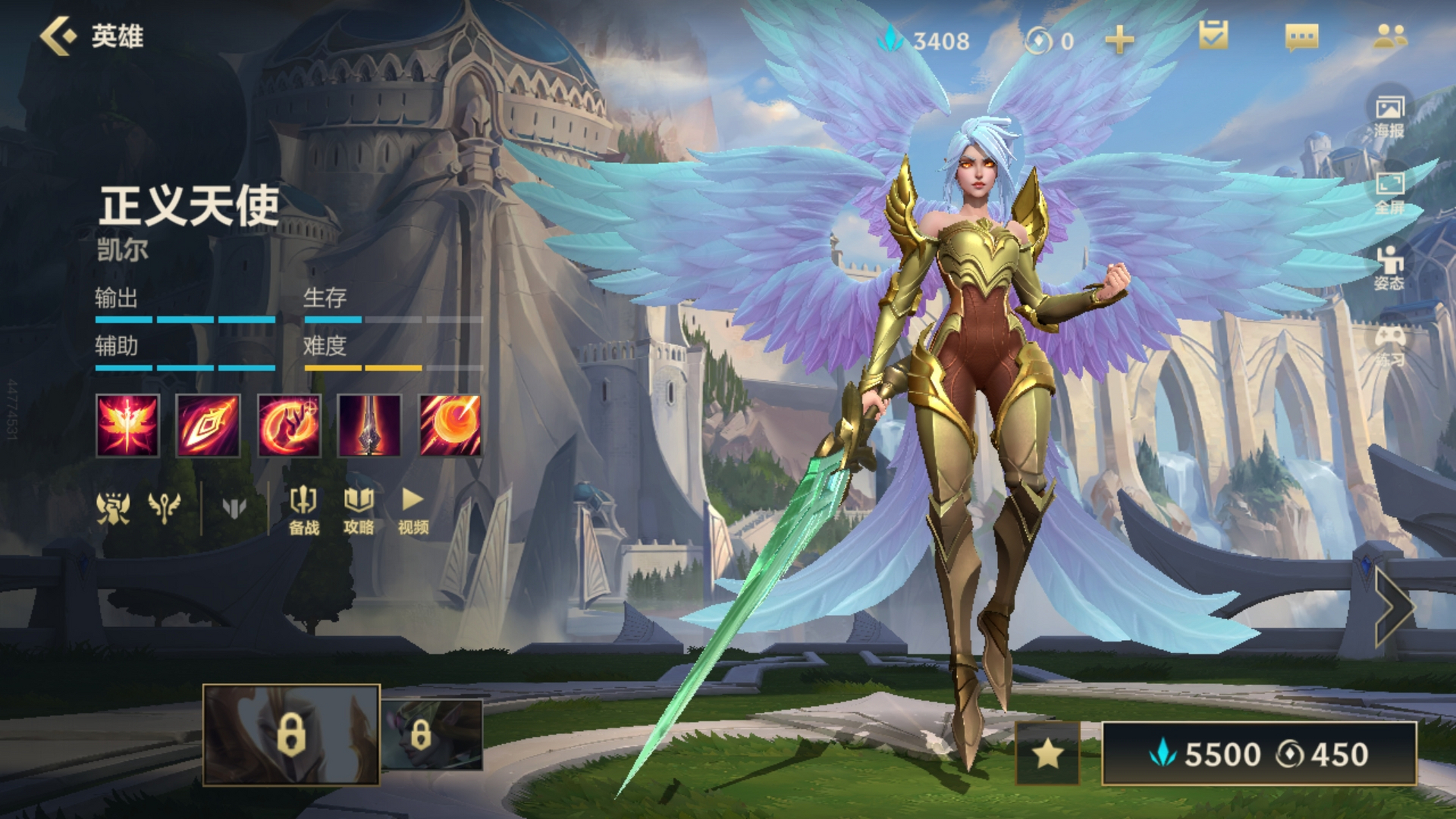Go back from the 英雄 screen
This screenshot has height=819, width=1456.
tap(59, 36)
